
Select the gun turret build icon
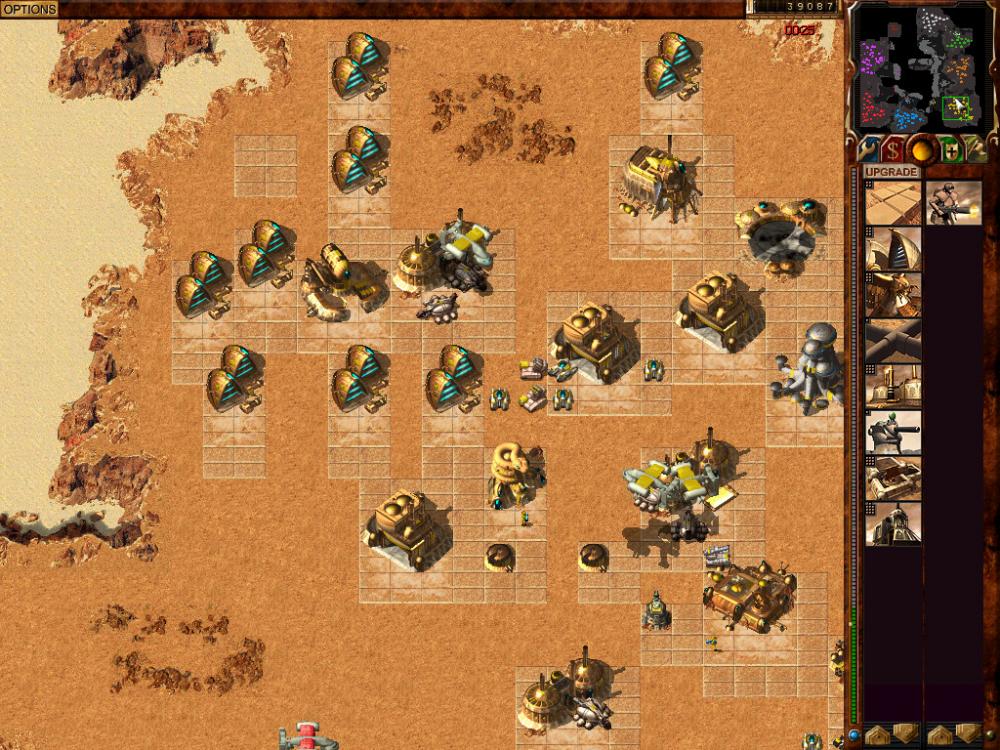pyautogui.click(x=893, y=432)
